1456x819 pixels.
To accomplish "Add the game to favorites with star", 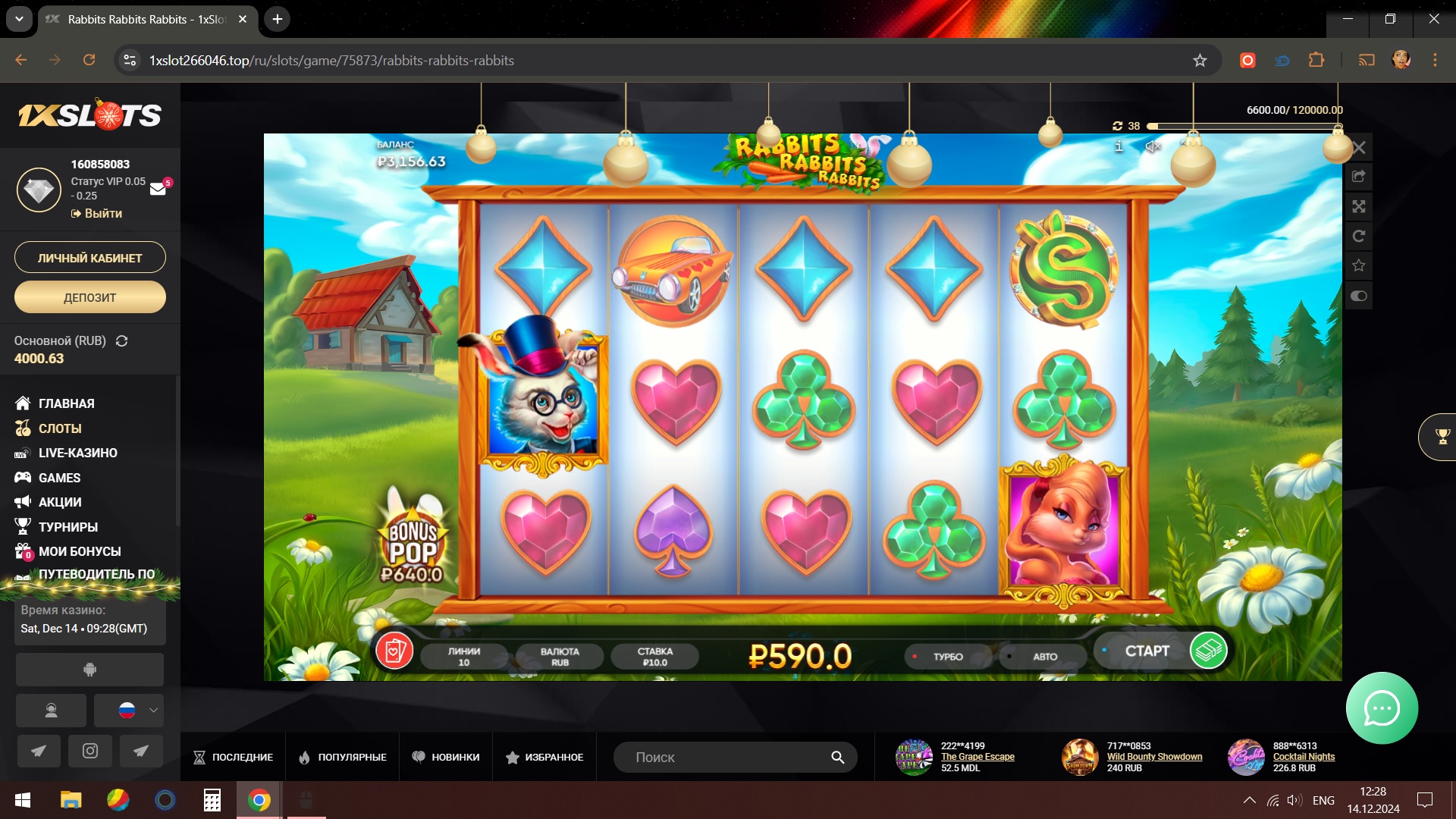I will click(1358, 265).
